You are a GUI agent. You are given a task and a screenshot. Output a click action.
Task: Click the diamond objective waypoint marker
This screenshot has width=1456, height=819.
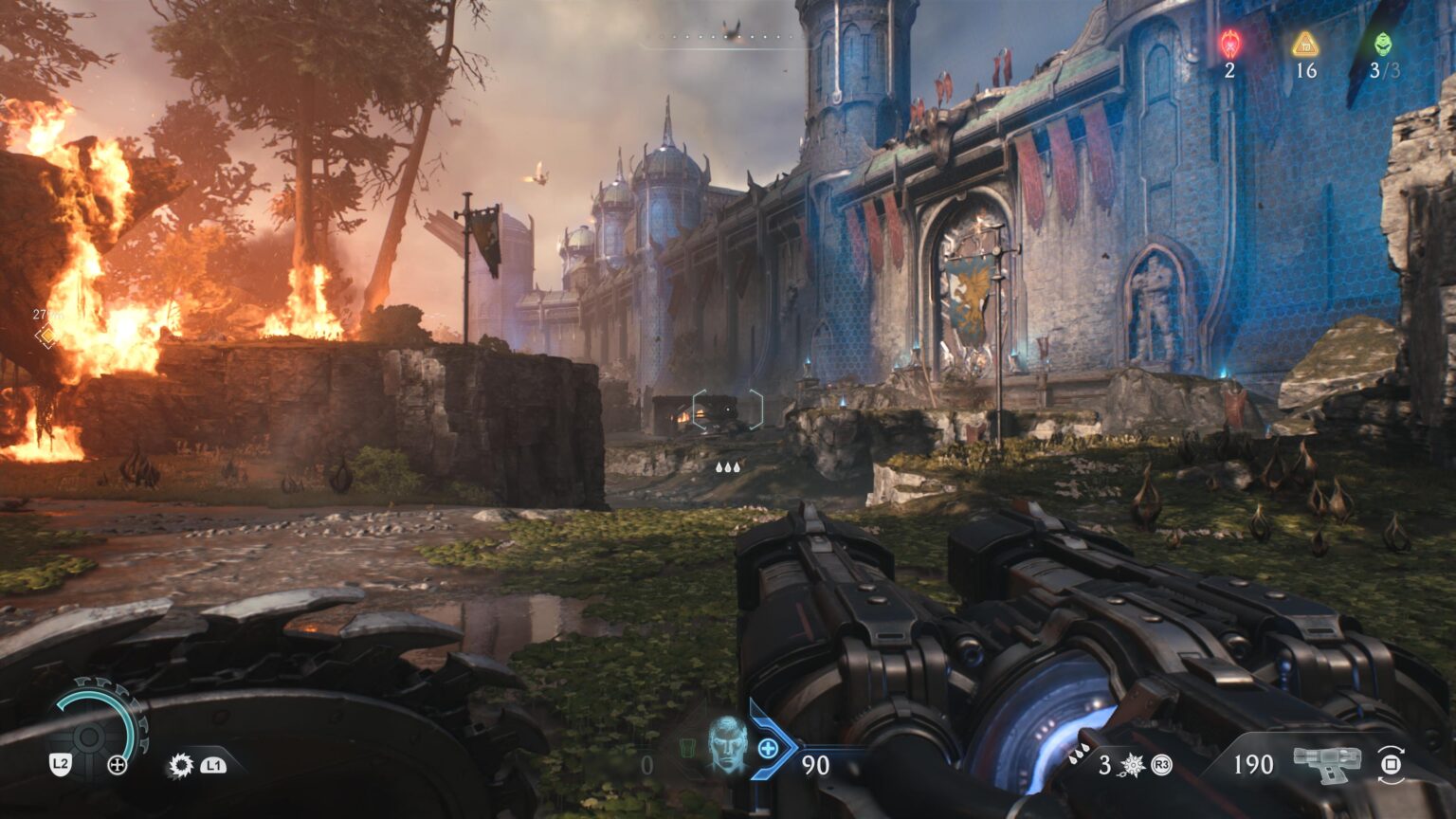(x=45, y=336)
